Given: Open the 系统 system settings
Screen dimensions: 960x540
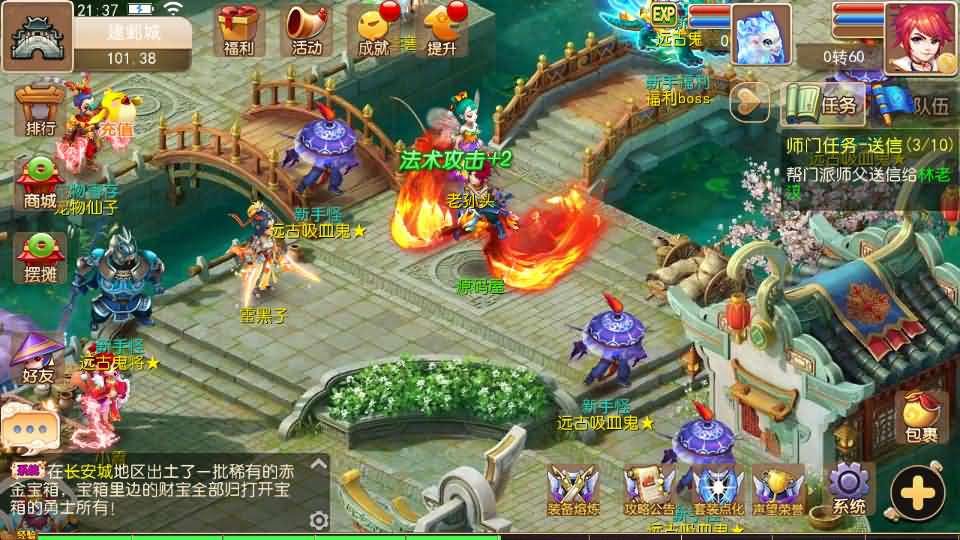Looking at the screenshot, I should pos(849,489).
